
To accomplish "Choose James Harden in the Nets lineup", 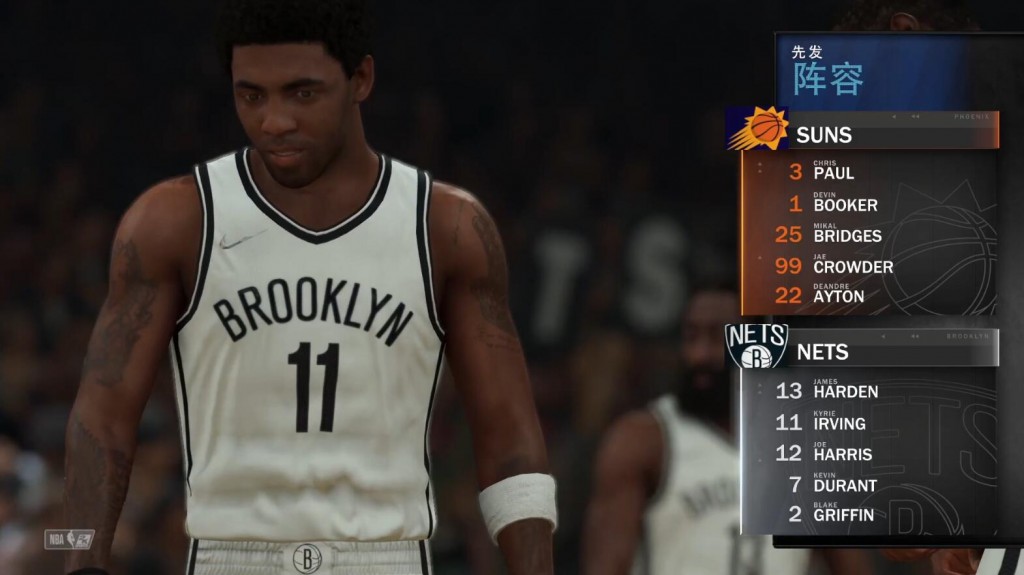I will click(x=845, y=390).
